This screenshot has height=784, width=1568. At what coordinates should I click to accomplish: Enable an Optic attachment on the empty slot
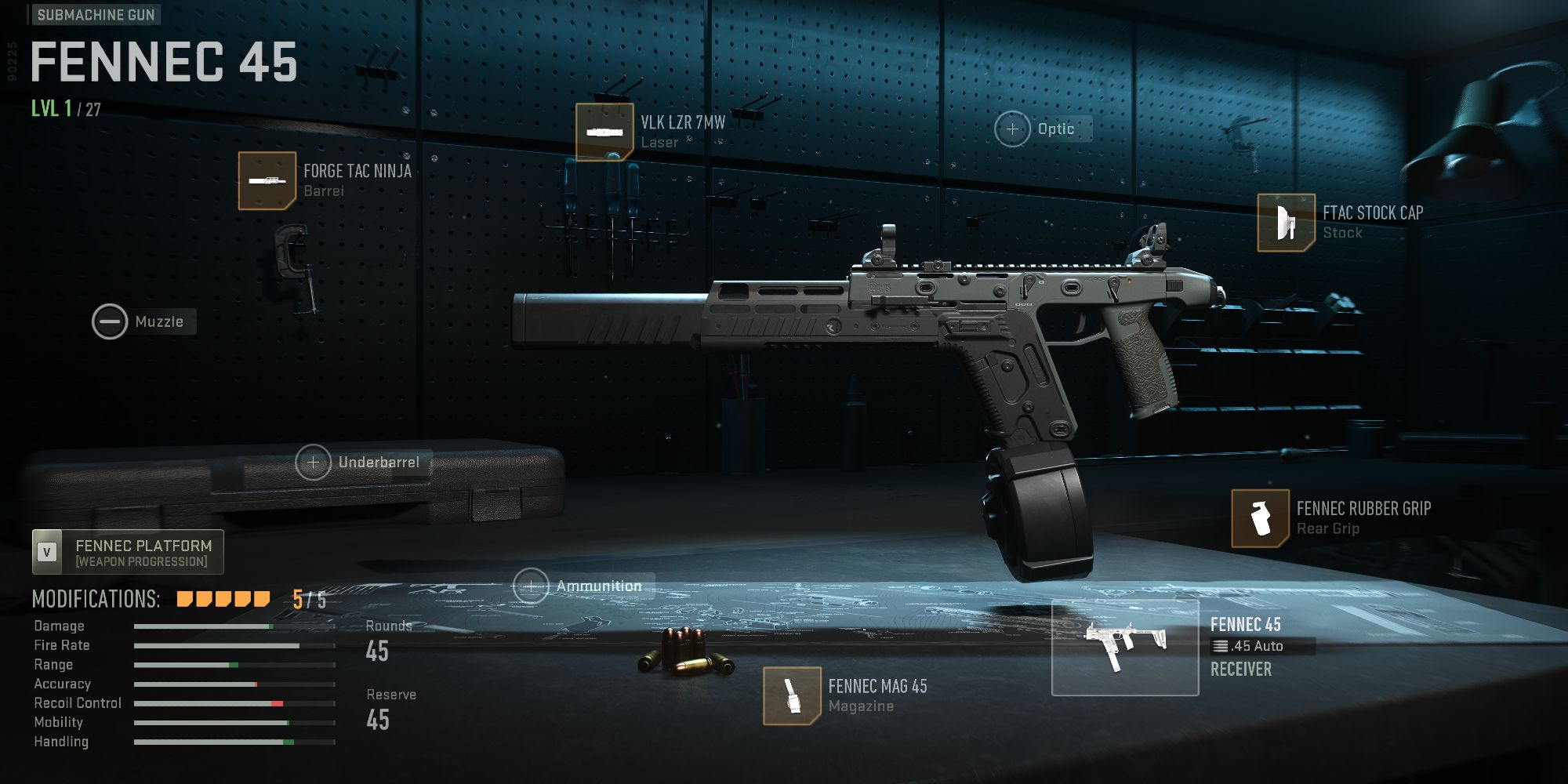click(x=1013, y=129)
